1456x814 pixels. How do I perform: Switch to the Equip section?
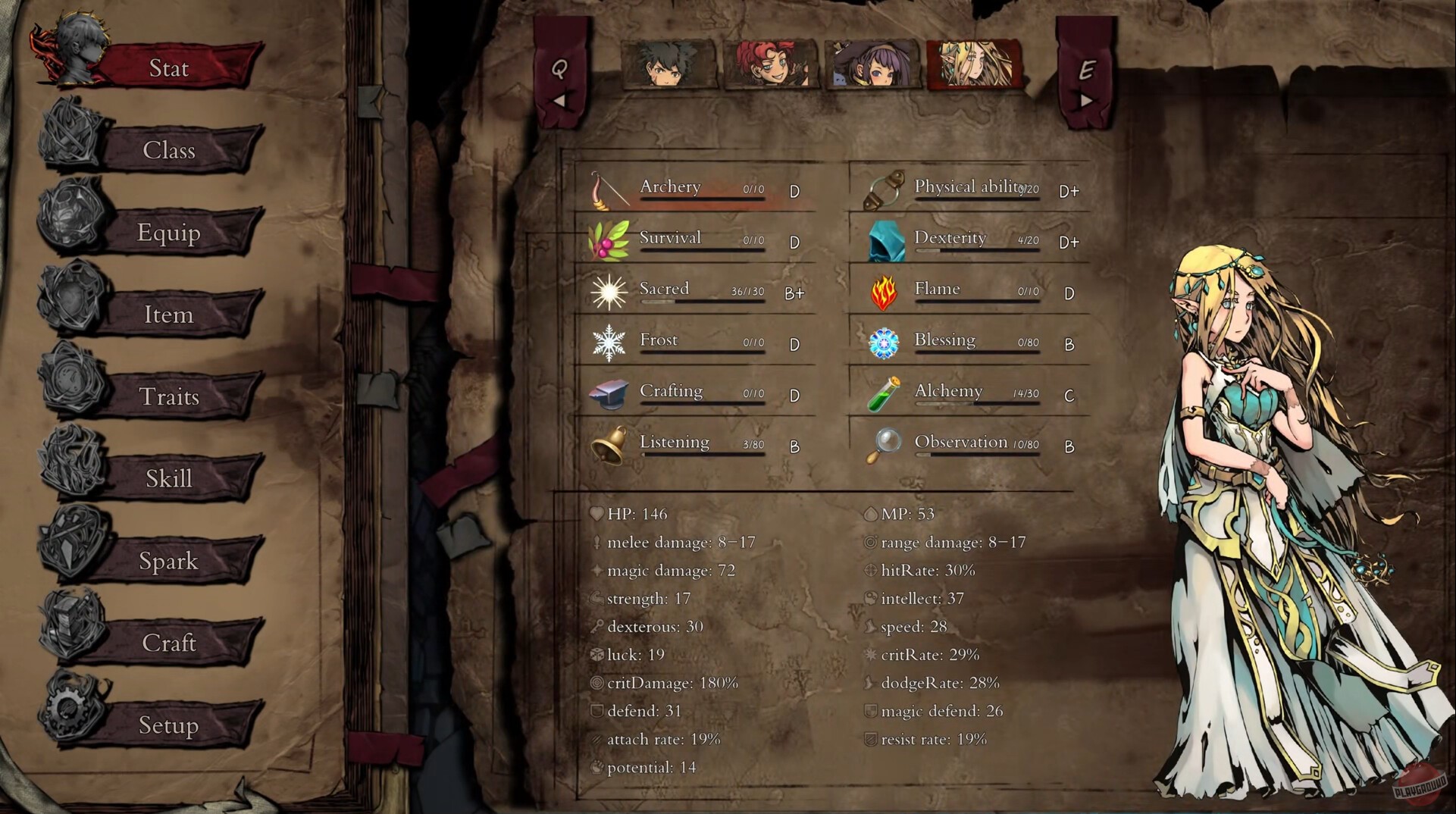click(x=168, y=233)
